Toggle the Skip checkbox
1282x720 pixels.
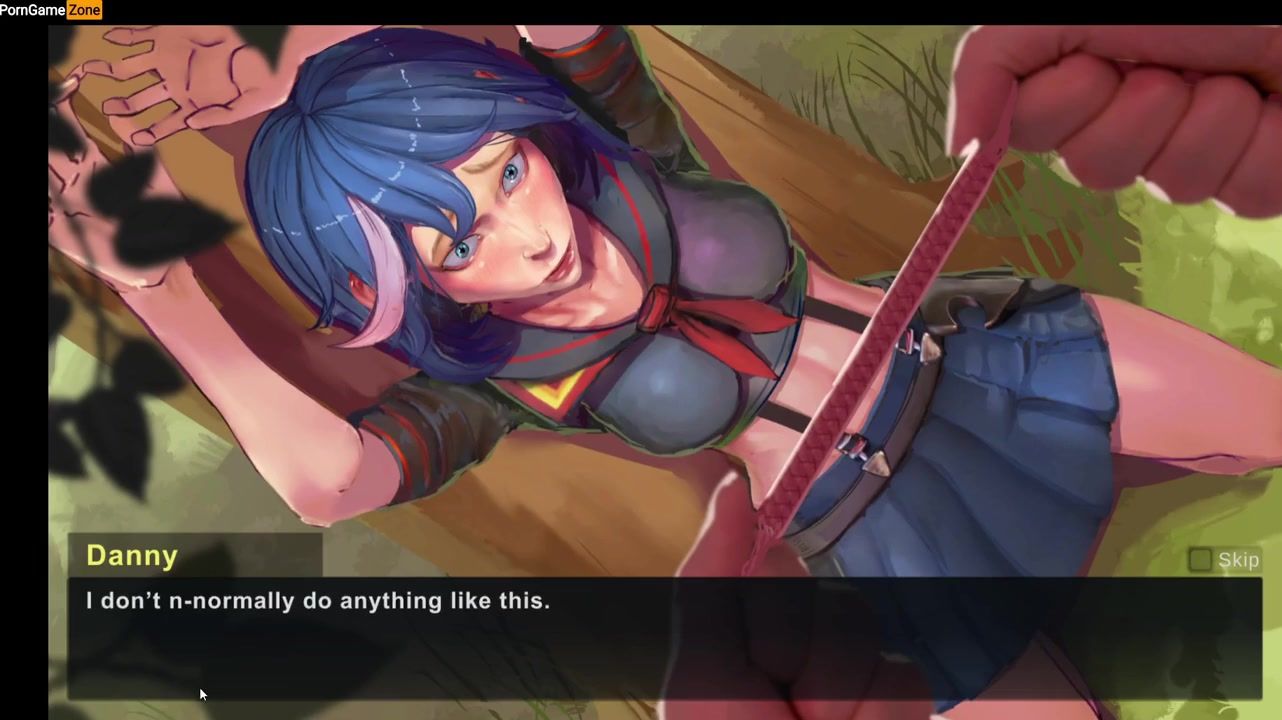point(1200,560)
